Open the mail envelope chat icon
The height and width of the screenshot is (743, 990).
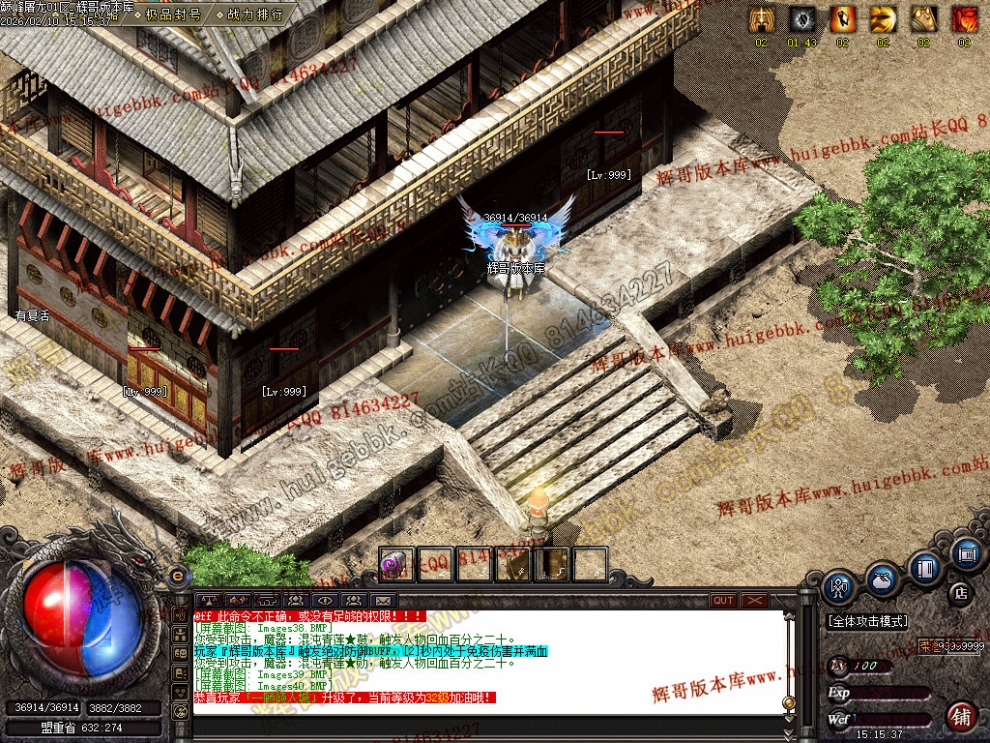point(381,601)
